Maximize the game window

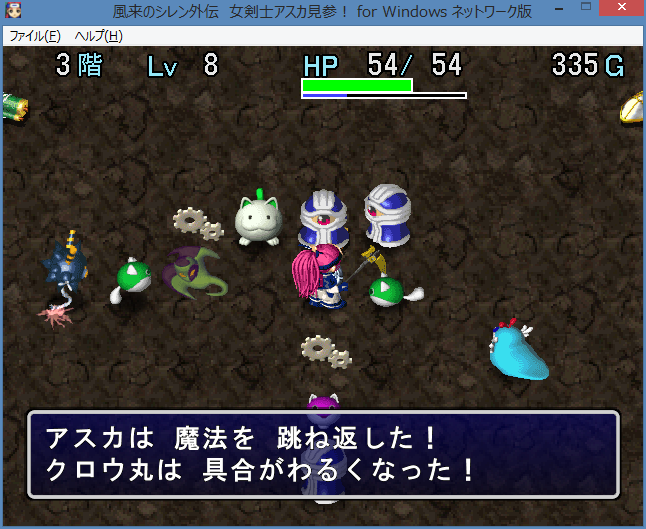pos(581,10)
